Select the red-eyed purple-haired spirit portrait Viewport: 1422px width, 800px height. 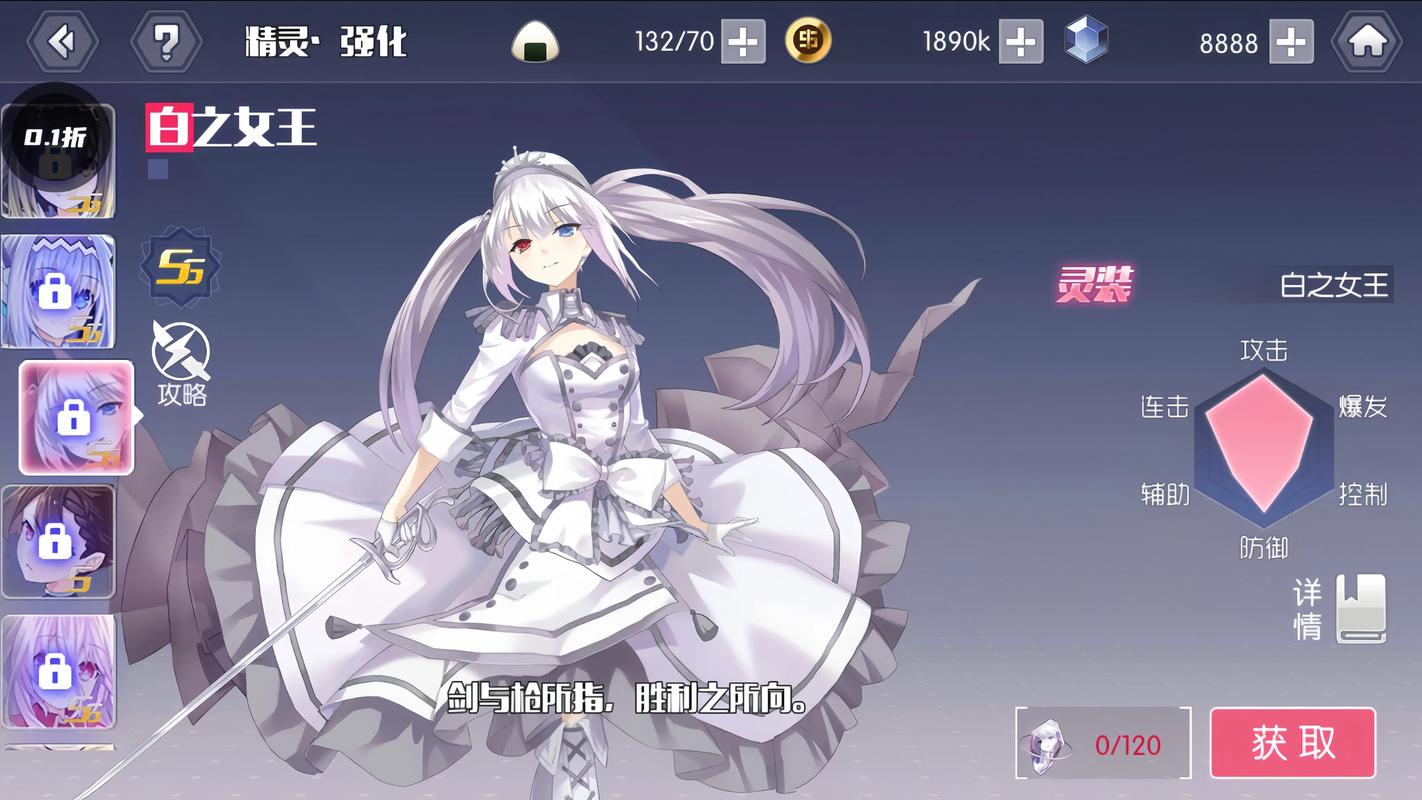(x=58, y=670)
